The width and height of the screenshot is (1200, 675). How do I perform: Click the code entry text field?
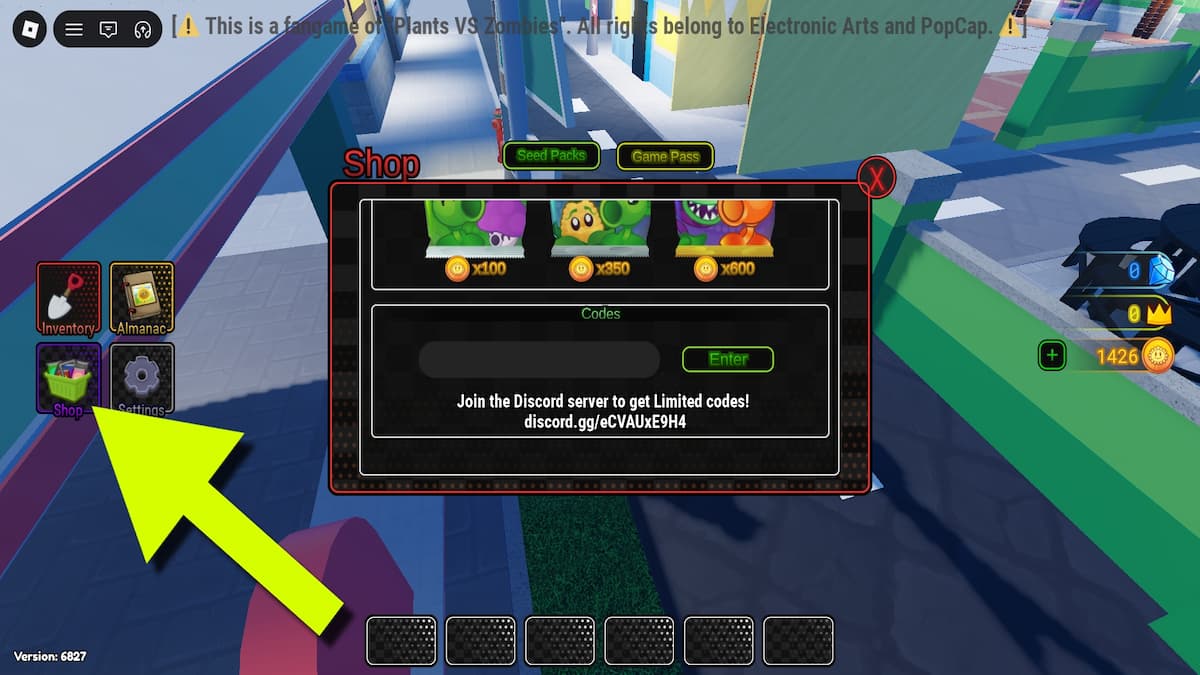click(x=539, y=360)
